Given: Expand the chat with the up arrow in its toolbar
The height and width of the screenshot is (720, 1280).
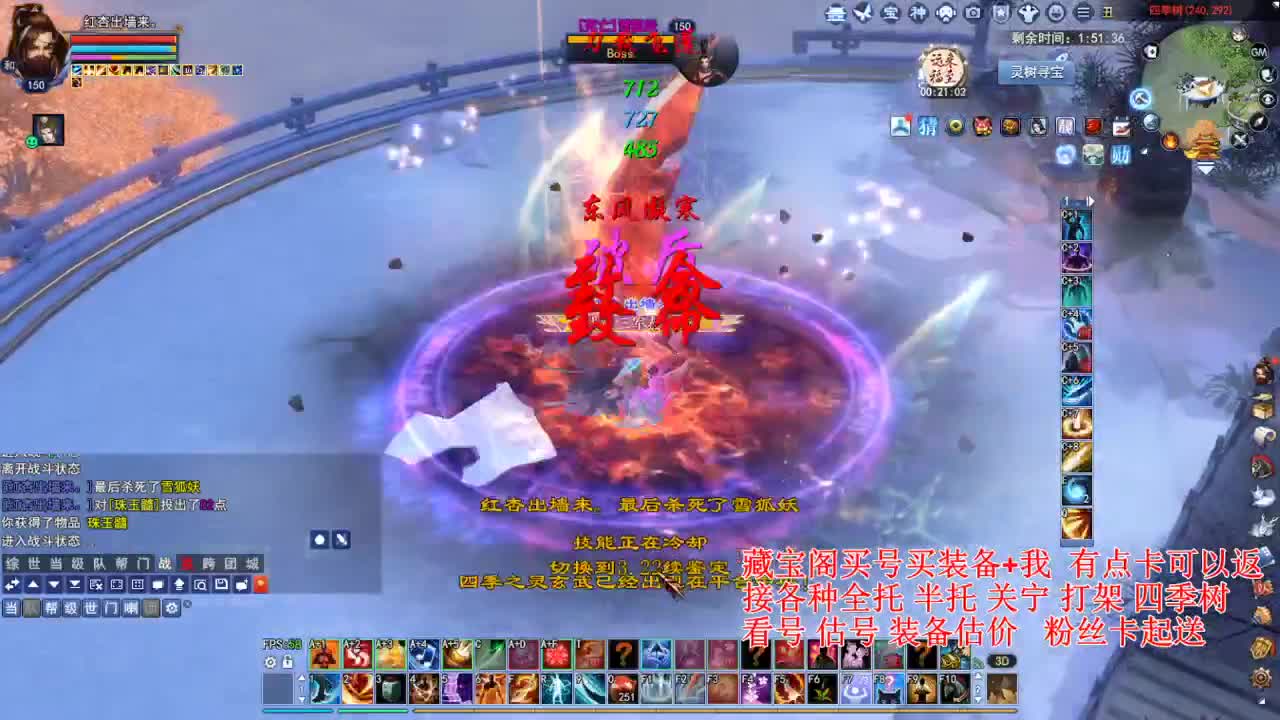Looking at the screenshot, I should pyautogui.click(x=31, y=583).
